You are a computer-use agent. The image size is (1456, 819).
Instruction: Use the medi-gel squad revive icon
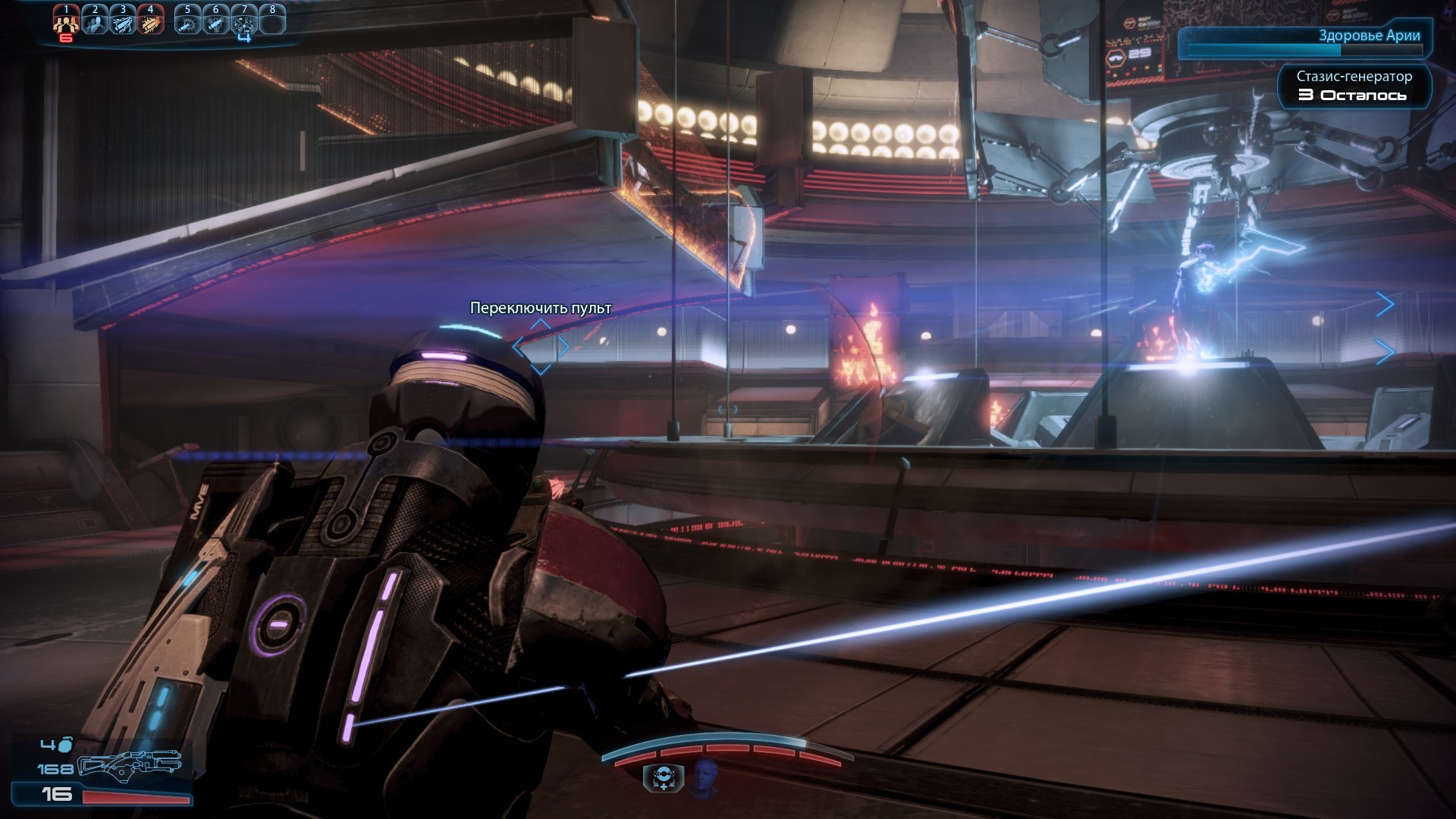point(663,777)
